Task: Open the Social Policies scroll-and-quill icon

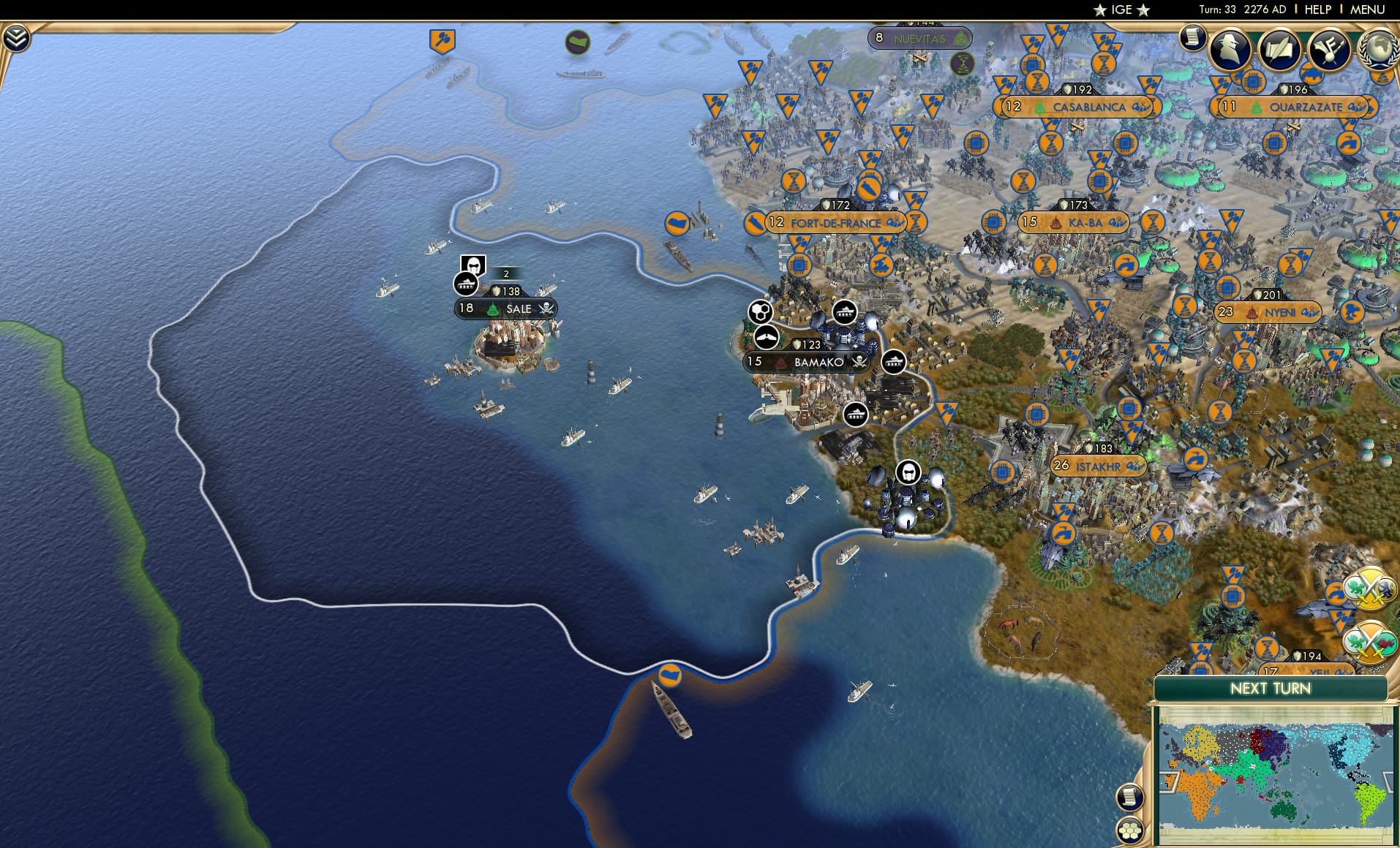Action: click(x=1281, y=50)
